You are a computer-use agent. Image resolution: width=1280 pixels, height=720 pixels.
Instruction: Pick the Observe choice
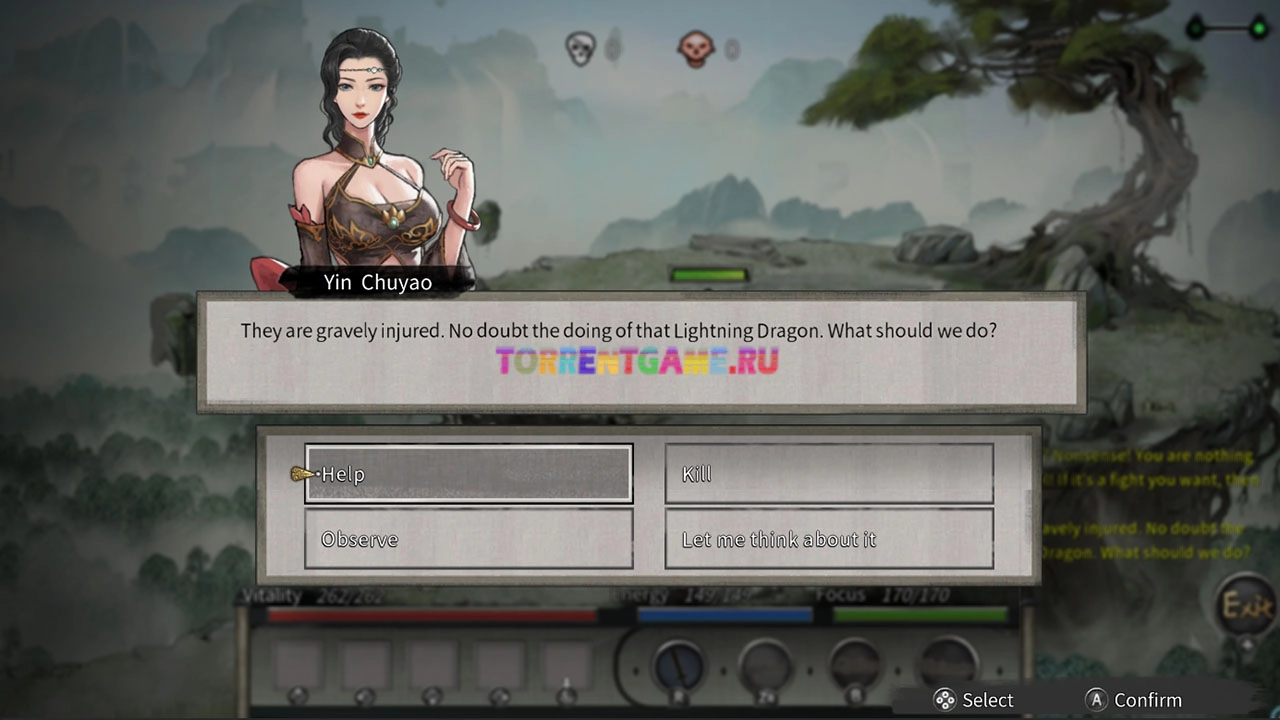click(x=469, y=539)
